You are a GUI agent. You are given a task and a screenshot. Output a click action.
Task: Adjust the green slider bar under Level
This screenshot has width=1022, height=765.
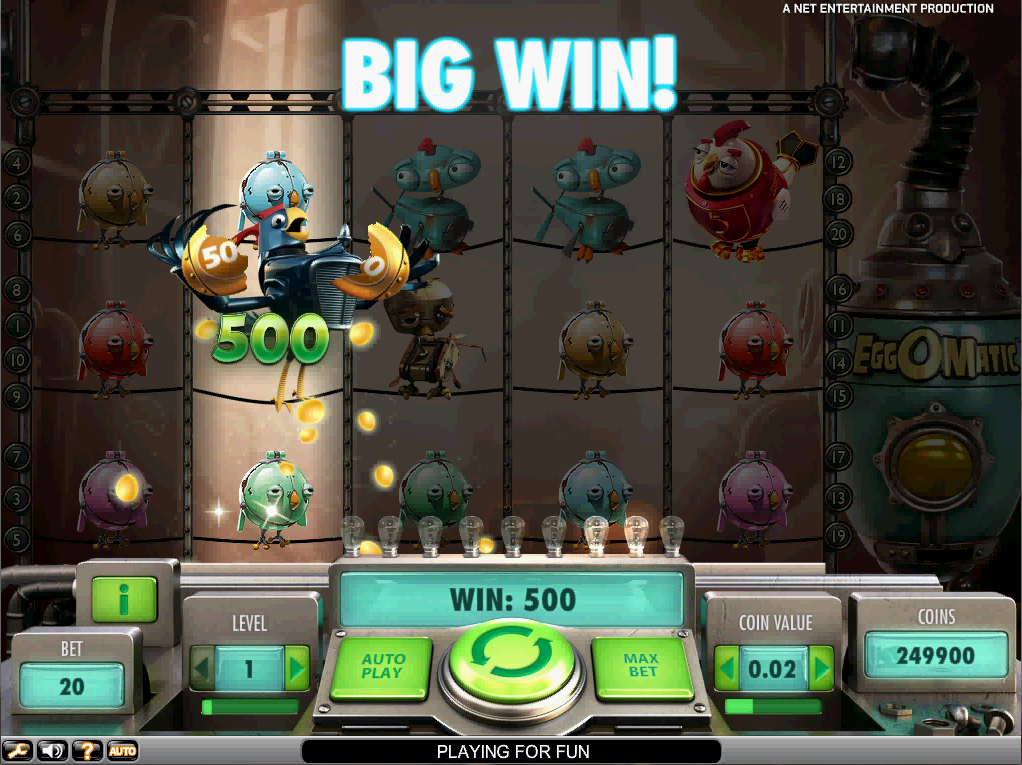tap(250, 707)
